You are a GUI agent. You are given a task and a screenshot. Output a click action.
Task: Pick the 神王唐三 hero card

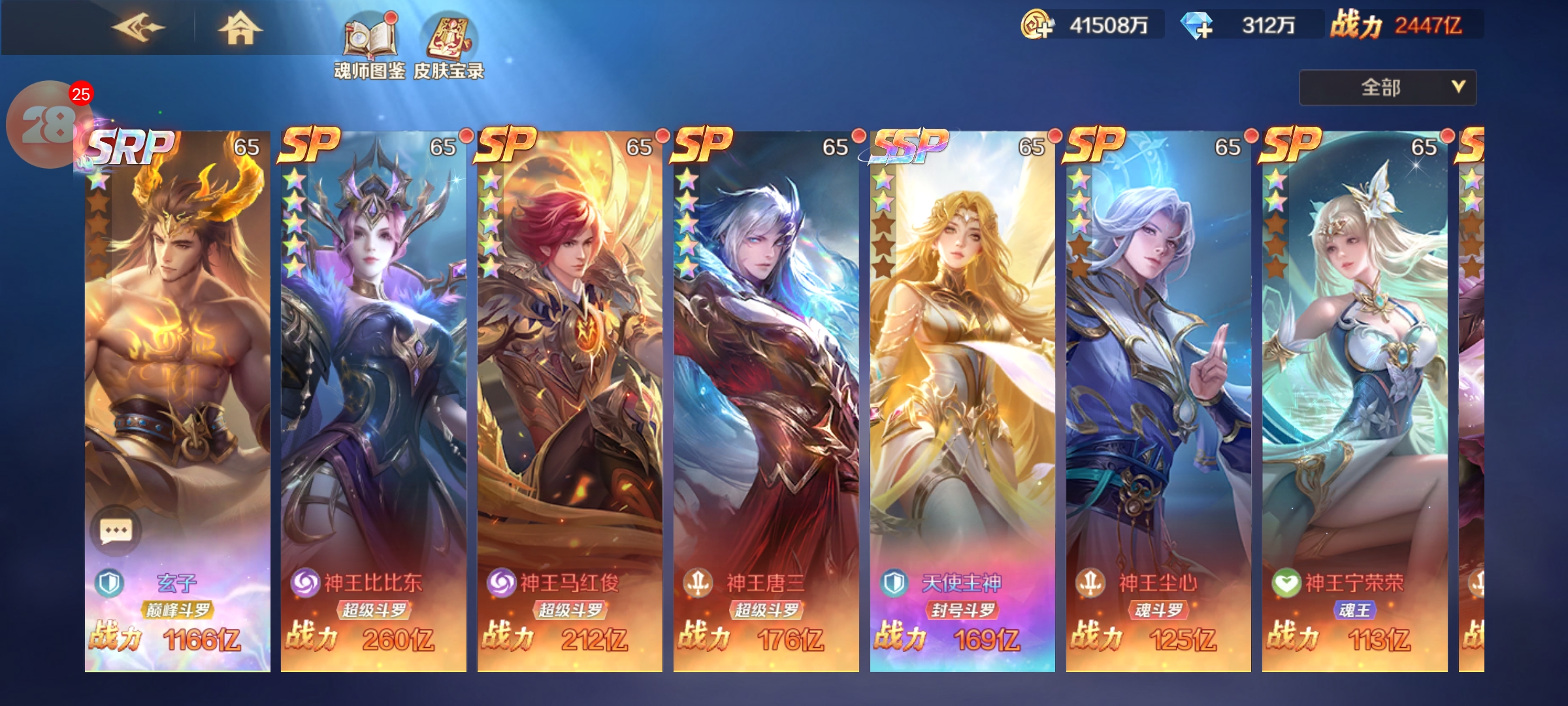(x=766, y=392)
